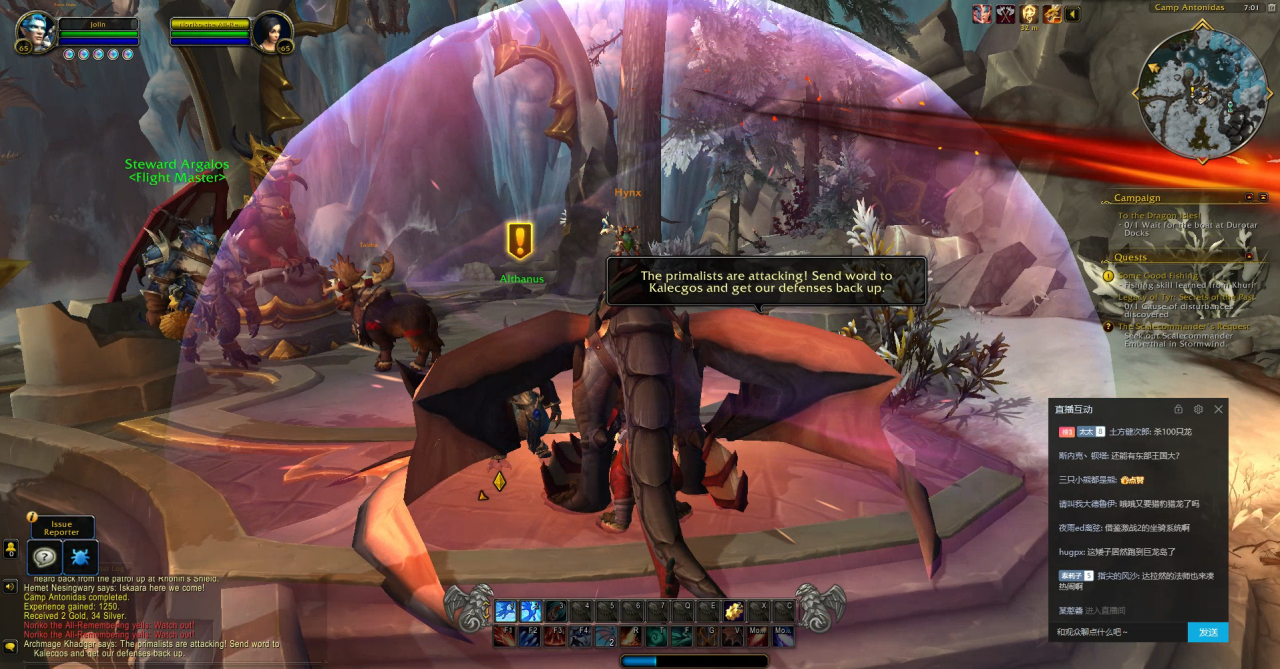Screen dimensions: 1280x669
Task: Toggle the voice chat speaker button
Action: 10,587
